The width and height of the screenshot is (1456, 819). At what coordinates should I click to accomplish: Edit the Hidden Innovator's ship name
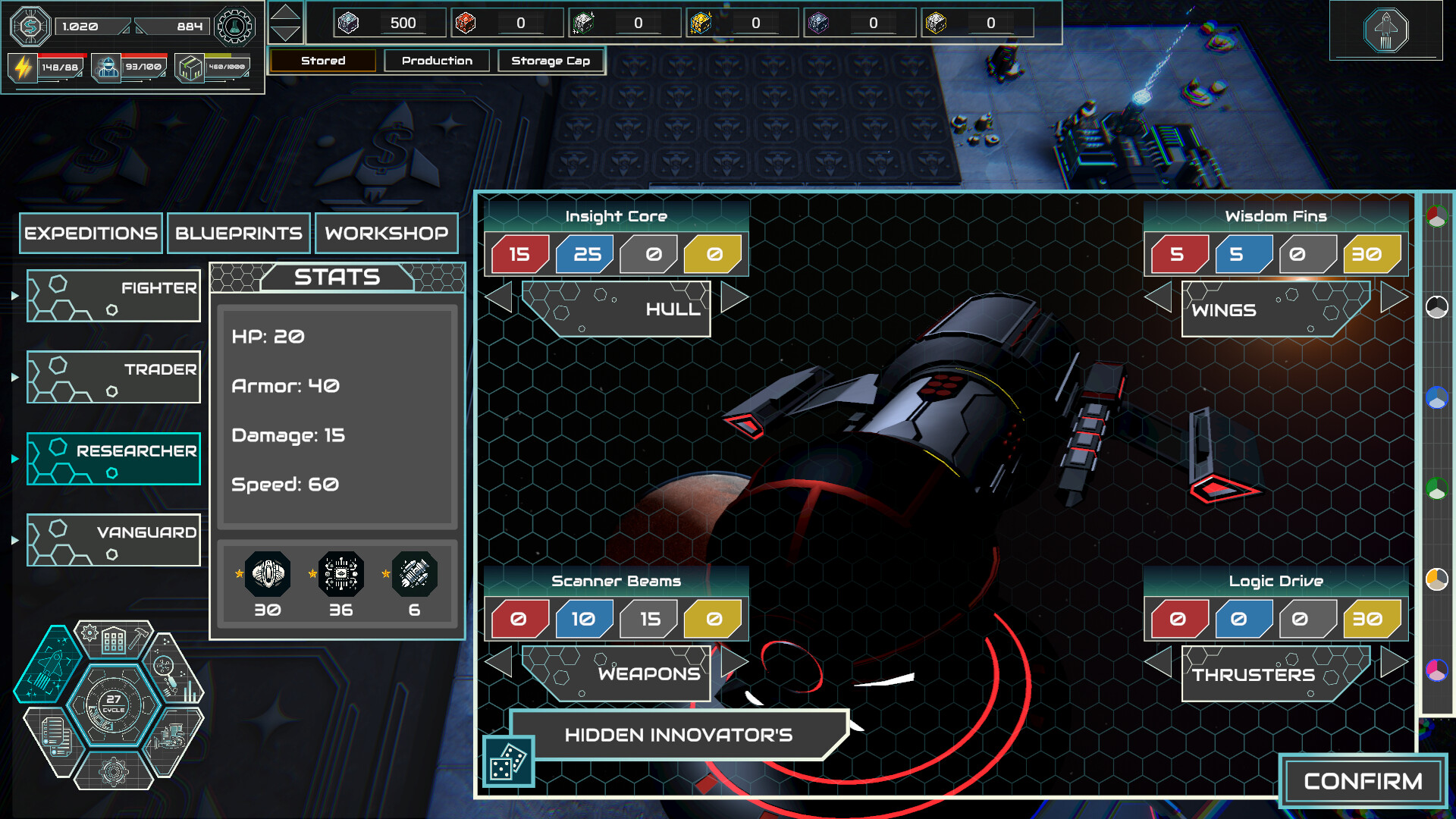679,735
